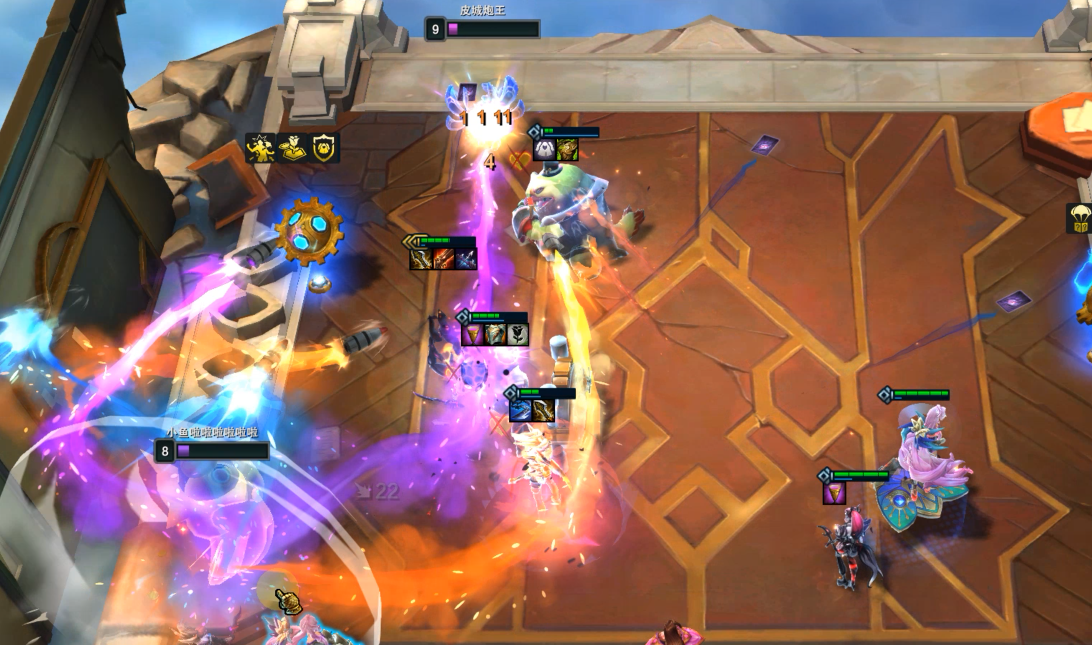This screenshot has width=1092, height=645.
Task: View the green champion emblem item icon
Action: [x=567, y=150]
